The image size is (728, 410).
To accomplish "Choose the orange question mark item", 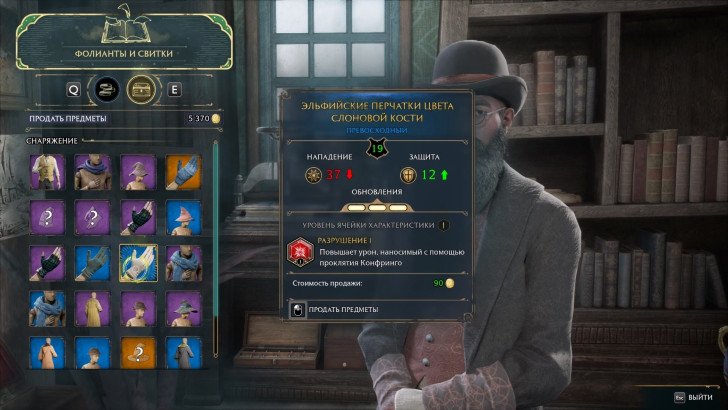I will (x=135, y=353).
